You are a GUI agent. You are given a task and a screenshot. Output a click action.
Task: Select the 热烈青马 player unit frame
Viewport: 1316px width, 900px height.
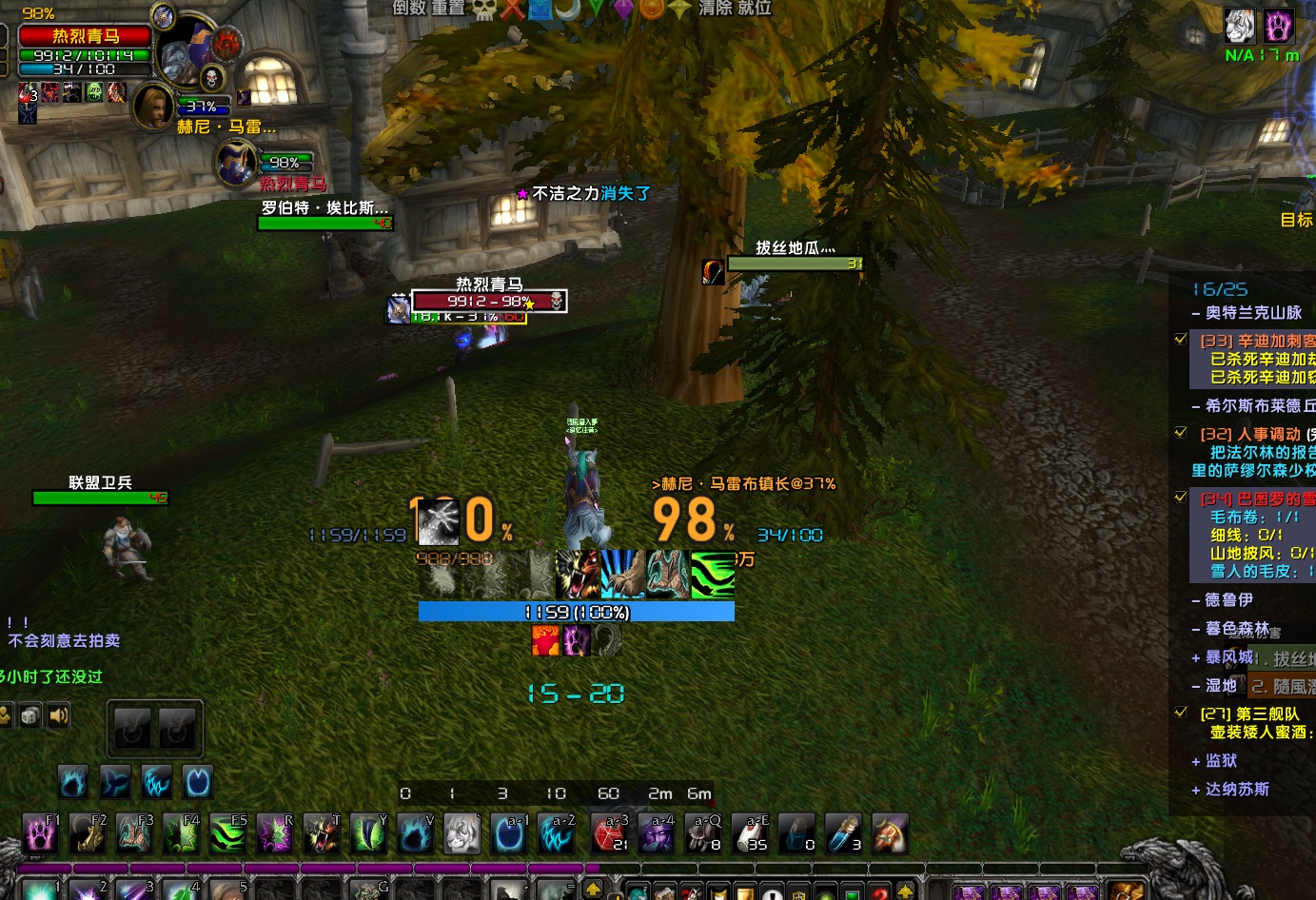tap(85, 36)
